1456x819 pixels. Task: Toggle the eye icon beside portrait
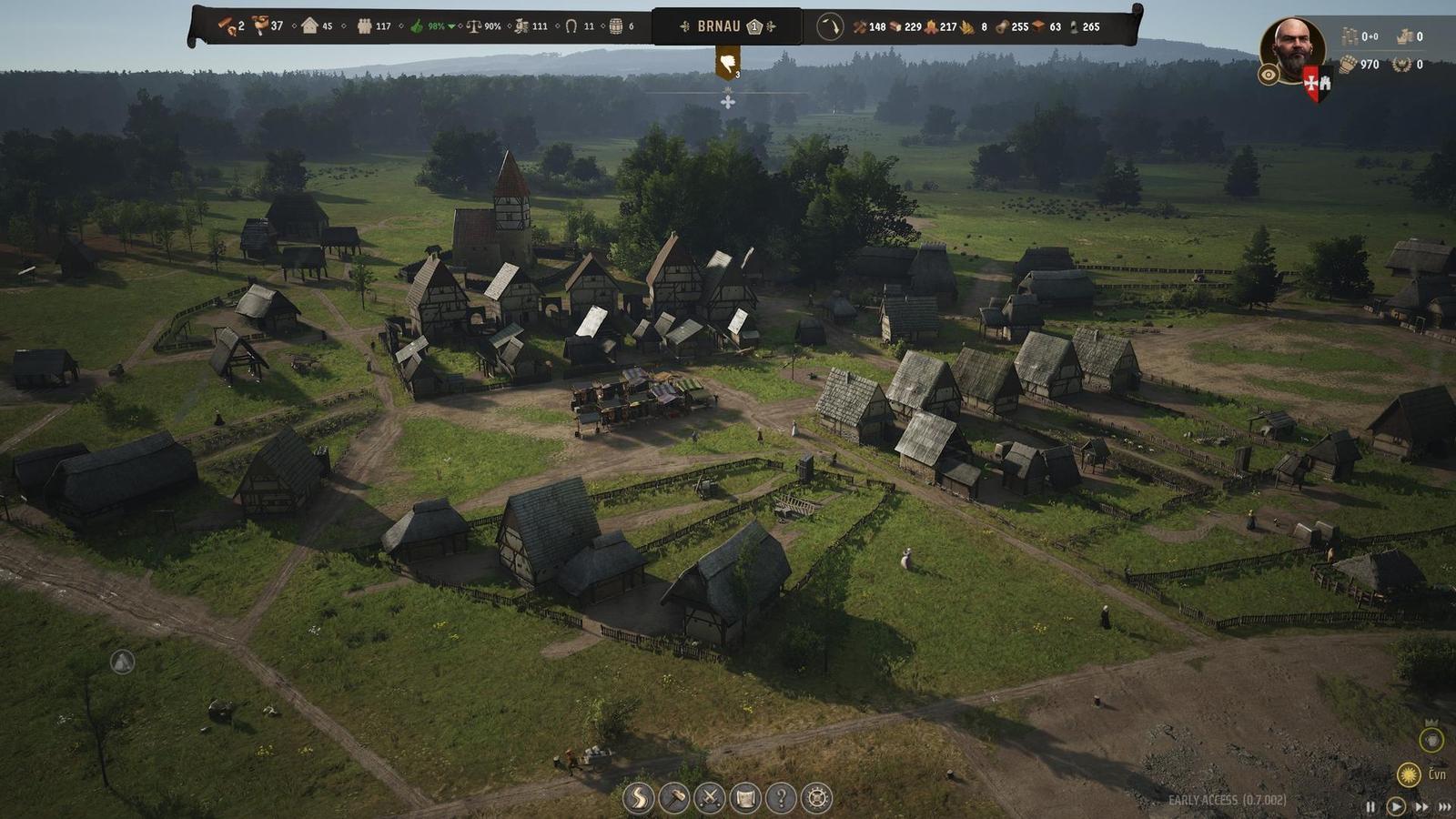tap(1269, 76)
